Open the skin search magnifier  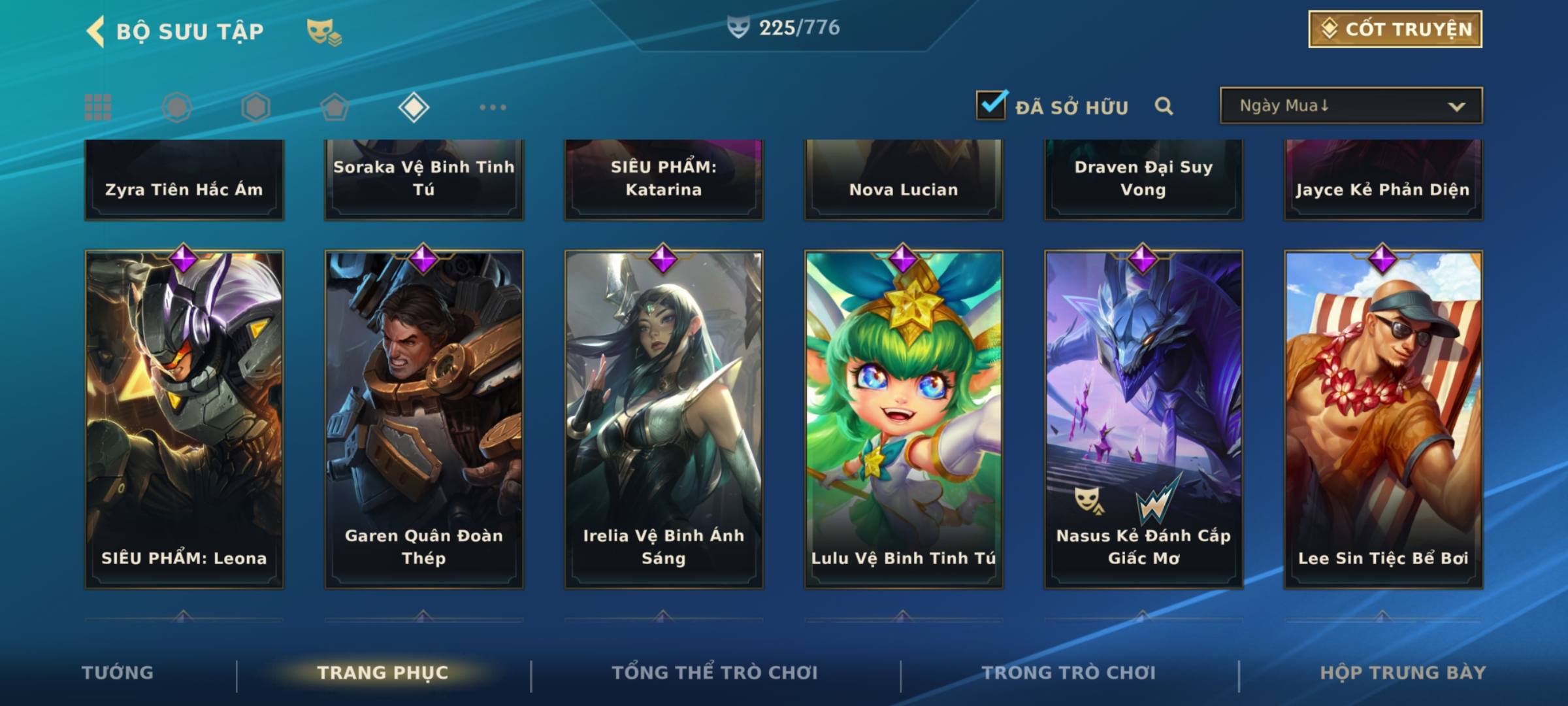tap(1164, 106)
